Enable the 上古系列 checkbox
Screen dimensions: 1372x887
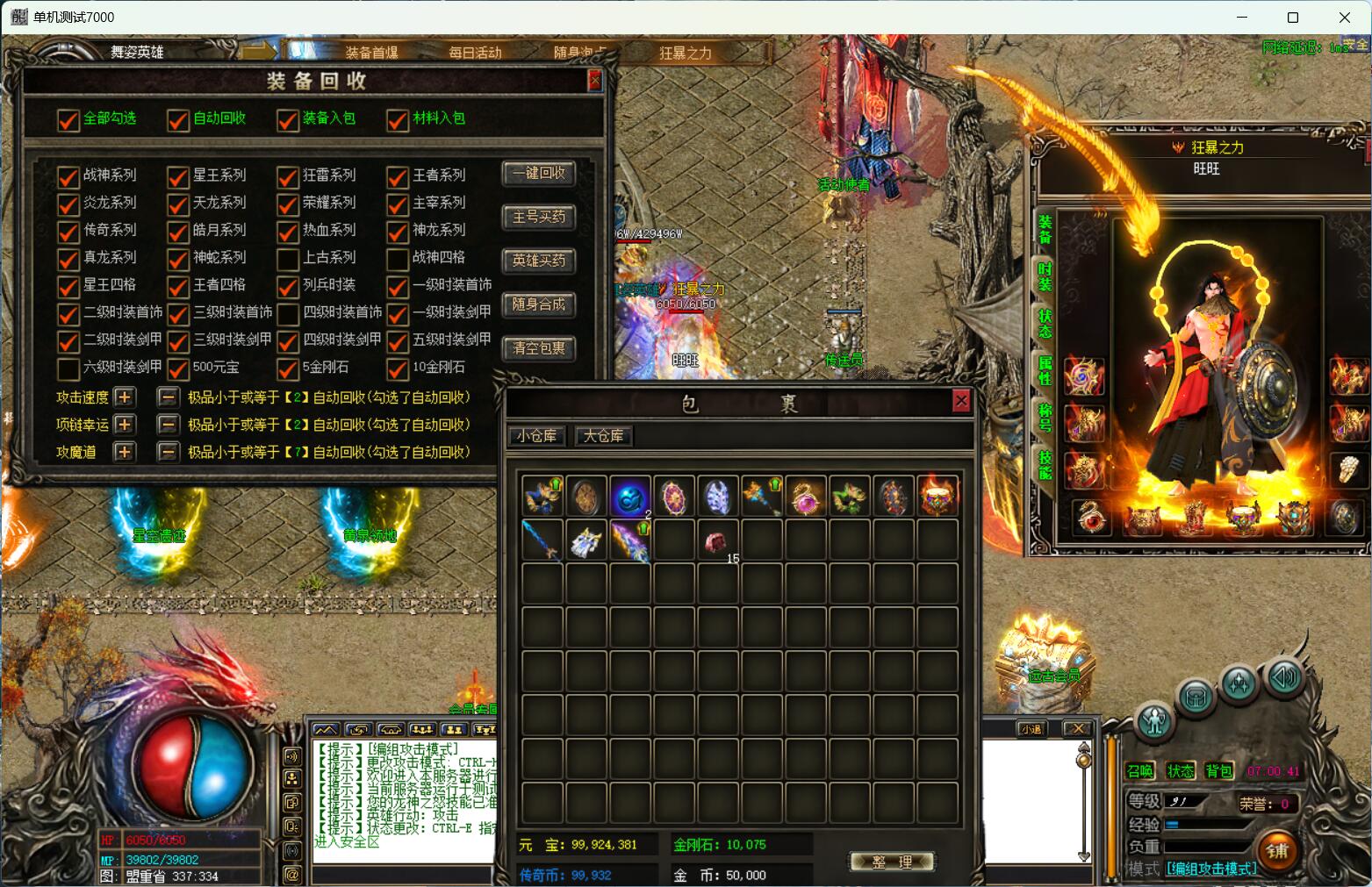pos(288,259)
